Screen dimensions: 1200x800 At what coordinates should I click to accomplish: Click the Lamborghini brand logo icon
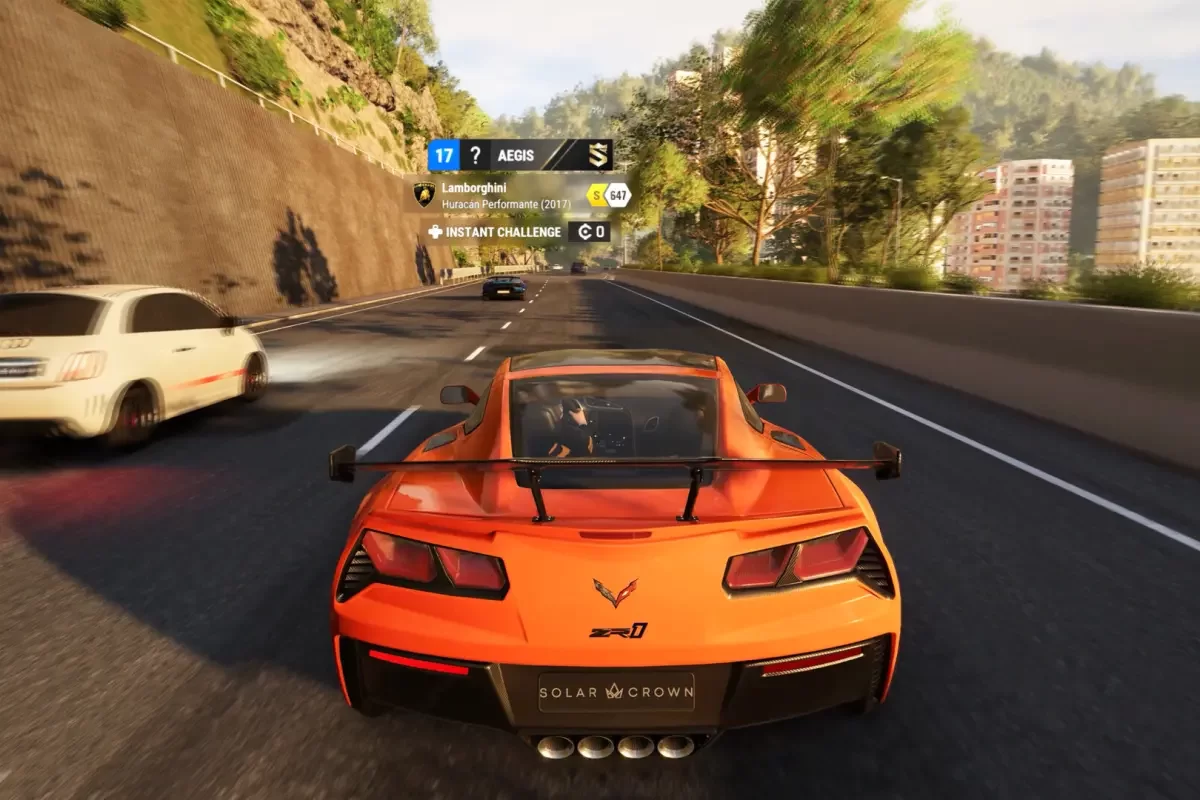tap(424, 193)
